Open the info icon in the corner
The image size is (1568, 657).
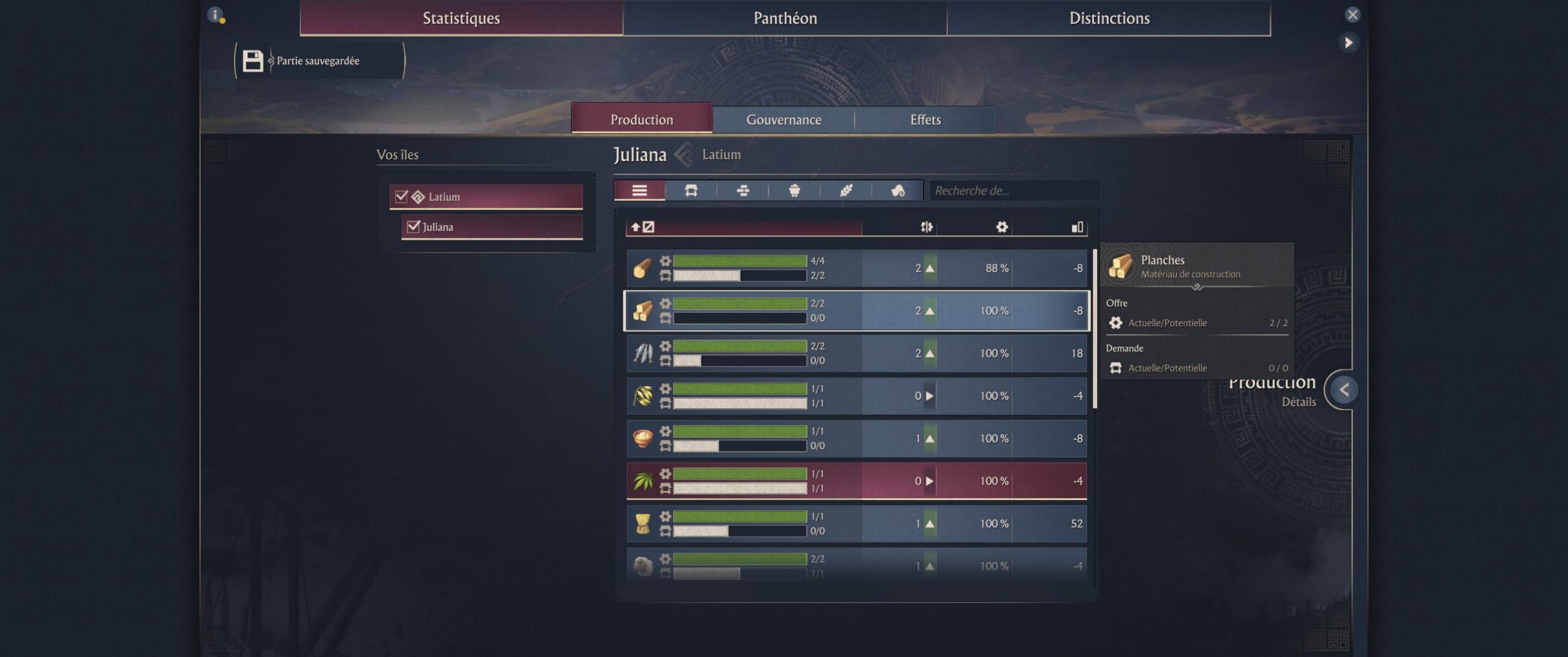[216, 15]
